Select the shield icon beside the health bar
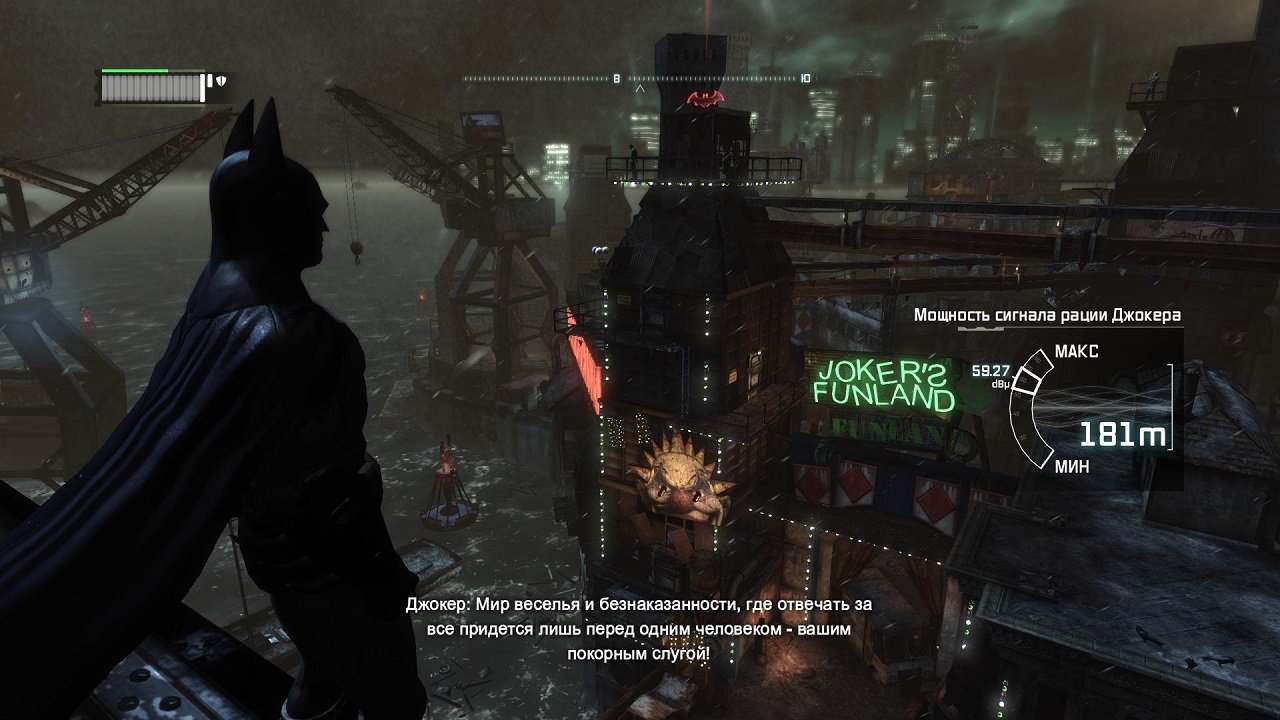1280x720 pixels. point(221,80)
